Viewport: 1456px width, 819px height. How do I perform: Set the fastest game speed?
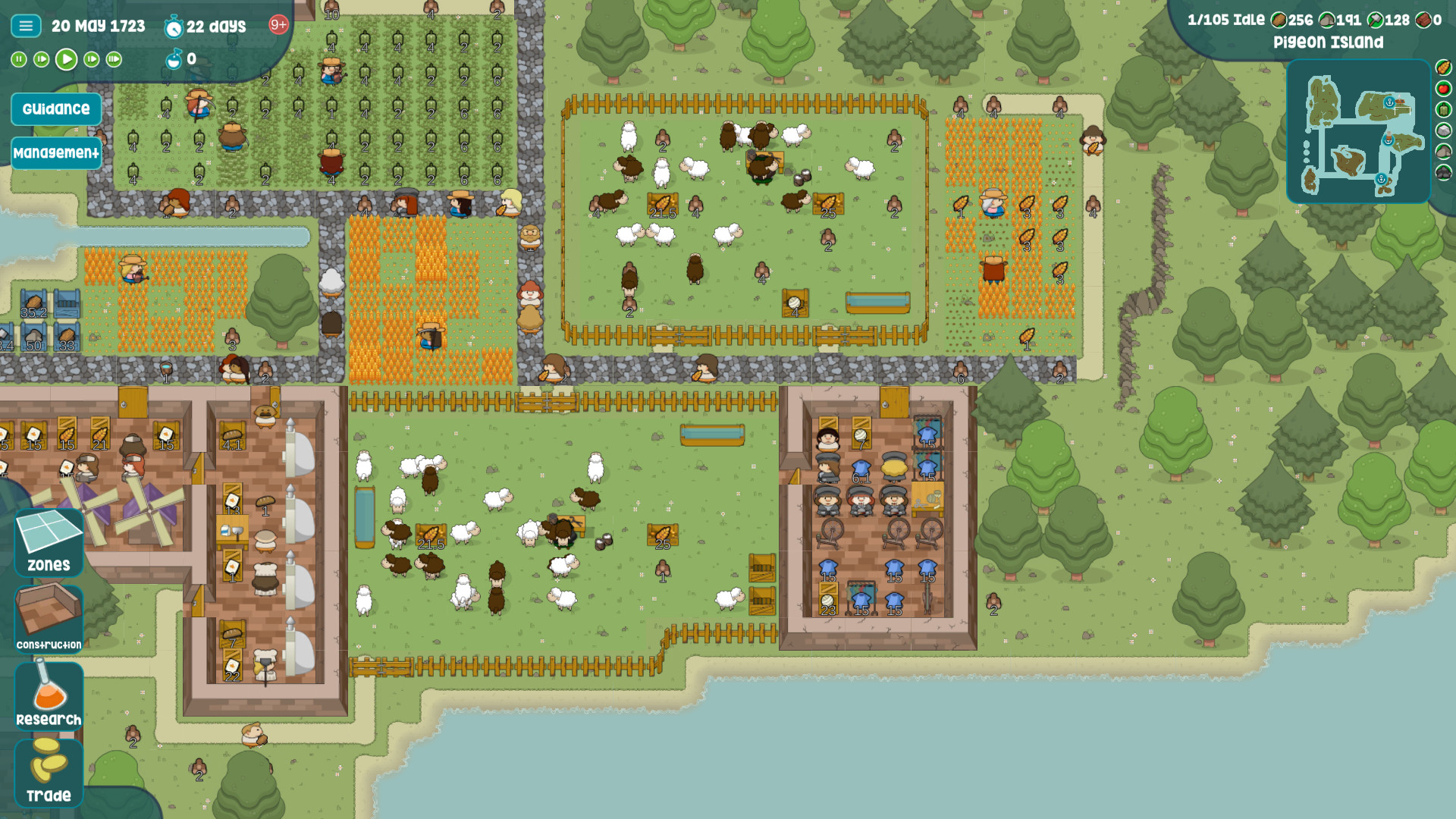[x=113, y=59]
